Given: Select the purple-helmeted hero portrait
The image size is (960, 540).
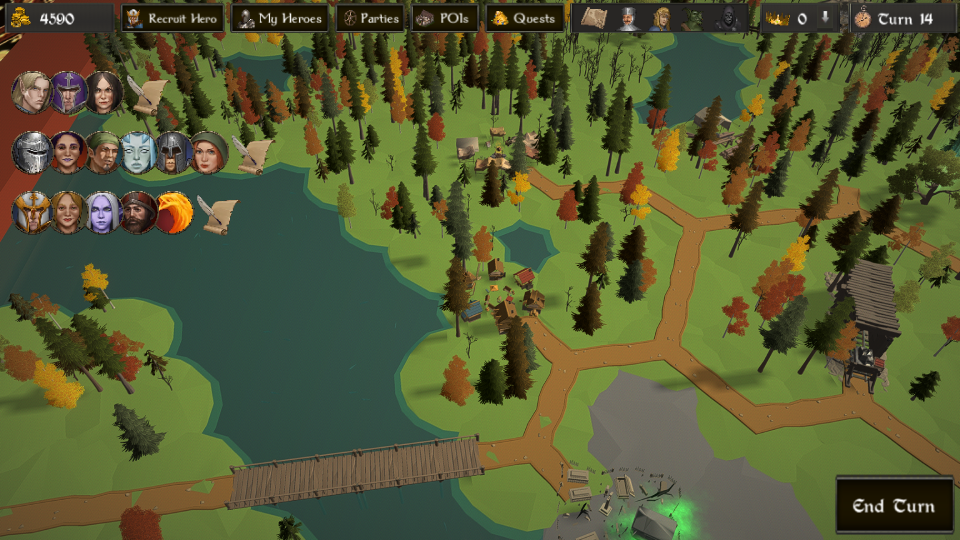Looking at the screenshot, I should click(x=68, y=93).
